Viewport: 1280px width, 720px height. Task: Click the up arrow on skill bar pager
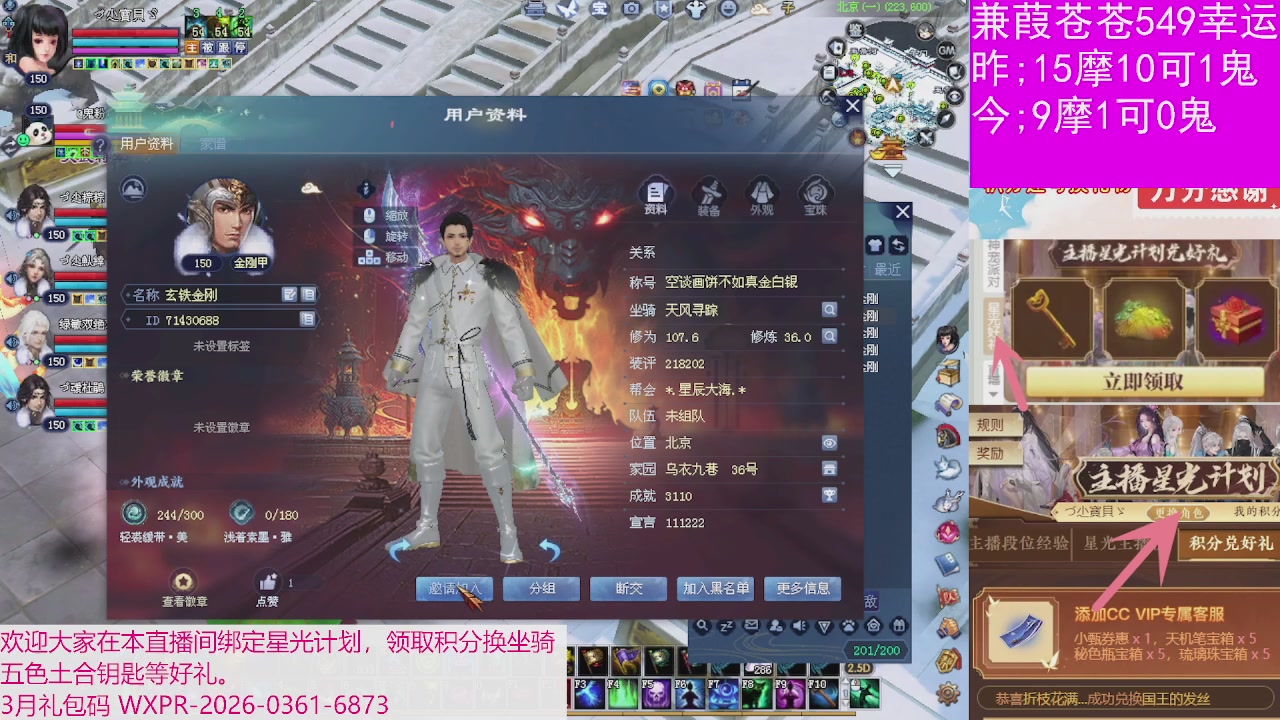(x=845, y=682)
